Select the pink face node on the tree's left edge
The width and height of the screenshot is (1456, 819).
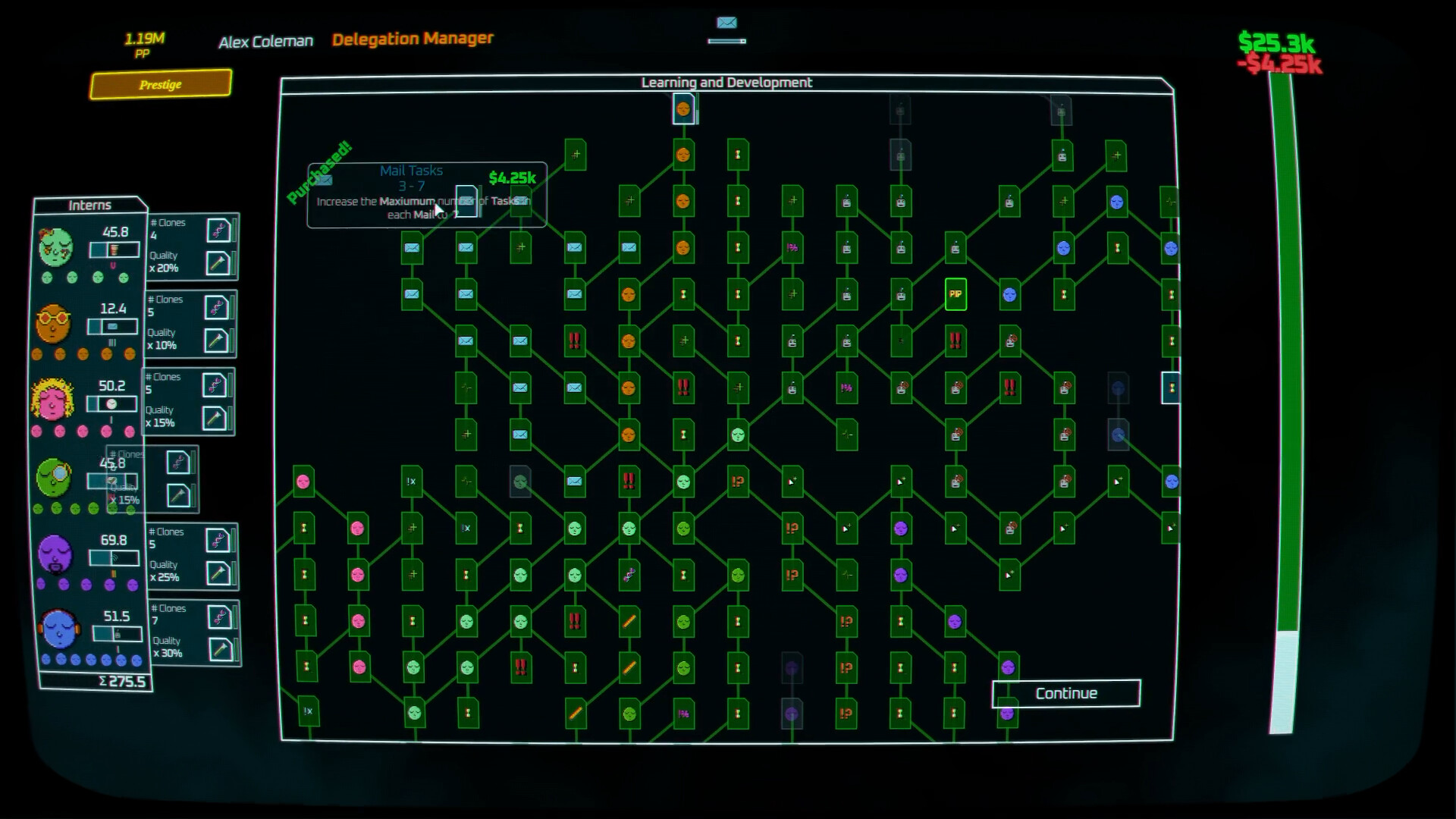click(303, 480)
